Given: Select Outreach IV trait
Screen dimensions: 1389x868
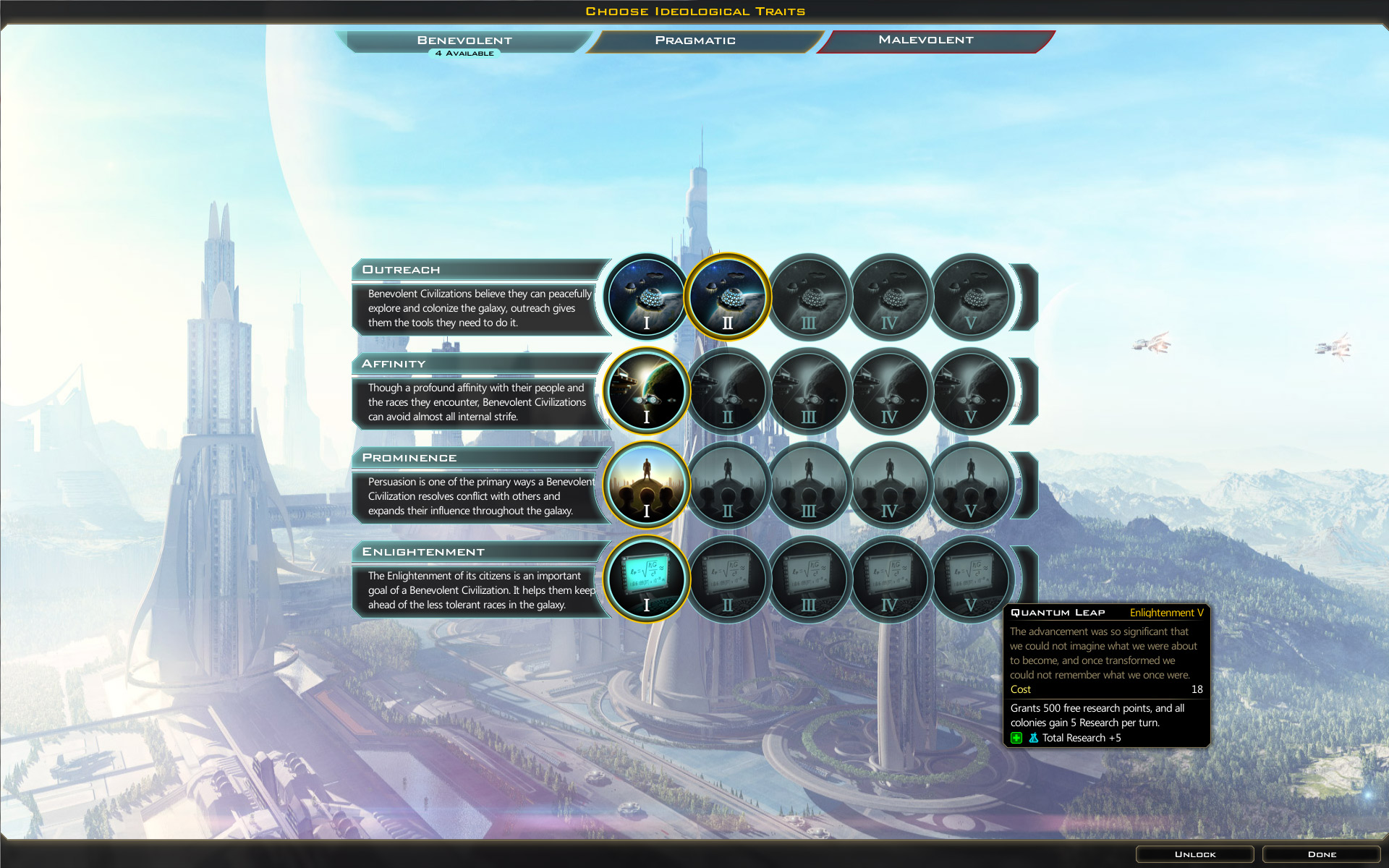Looking at the screenshot, I should point(890,297).
